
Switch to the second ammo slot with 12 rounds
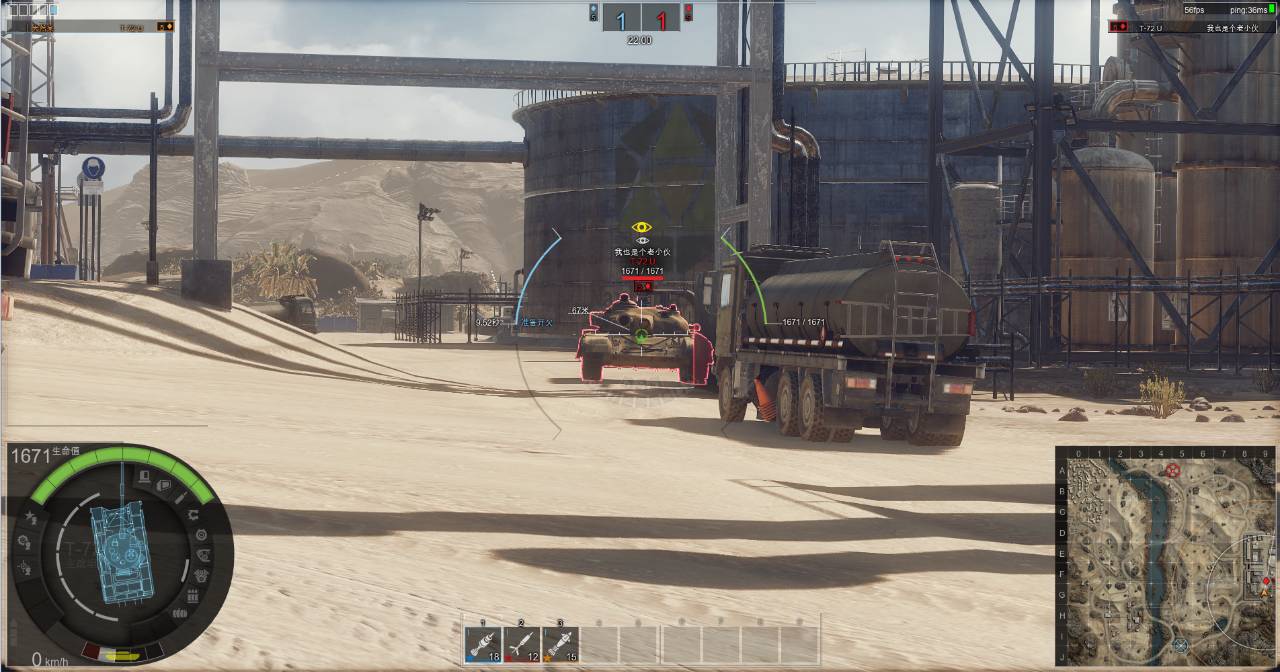tap(522, 644)
